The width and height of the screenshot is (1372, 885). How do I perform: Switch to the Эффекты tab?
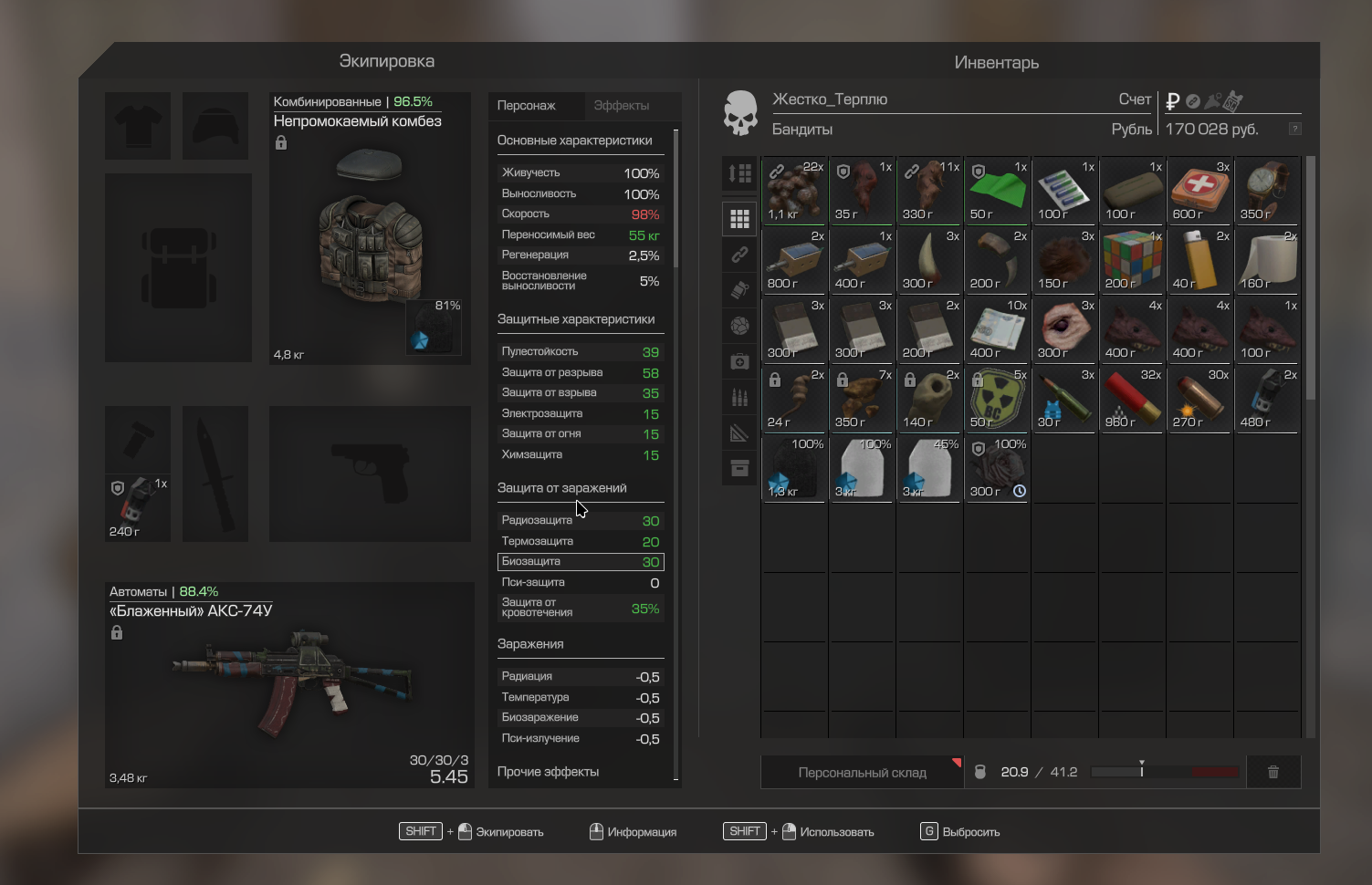pos(621,106)
